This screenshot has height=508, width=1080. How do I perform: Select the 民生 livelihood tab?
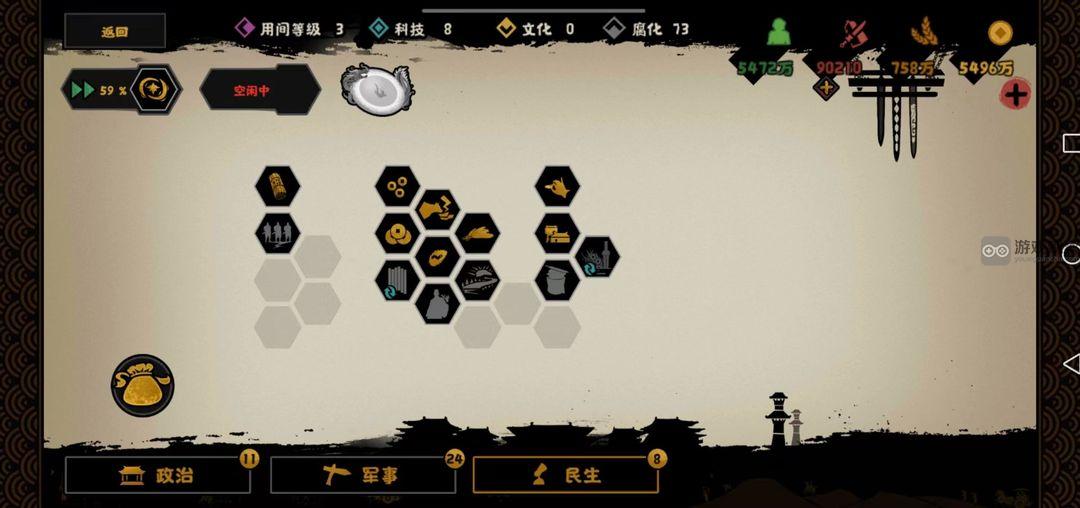click(x=565, y=475)
